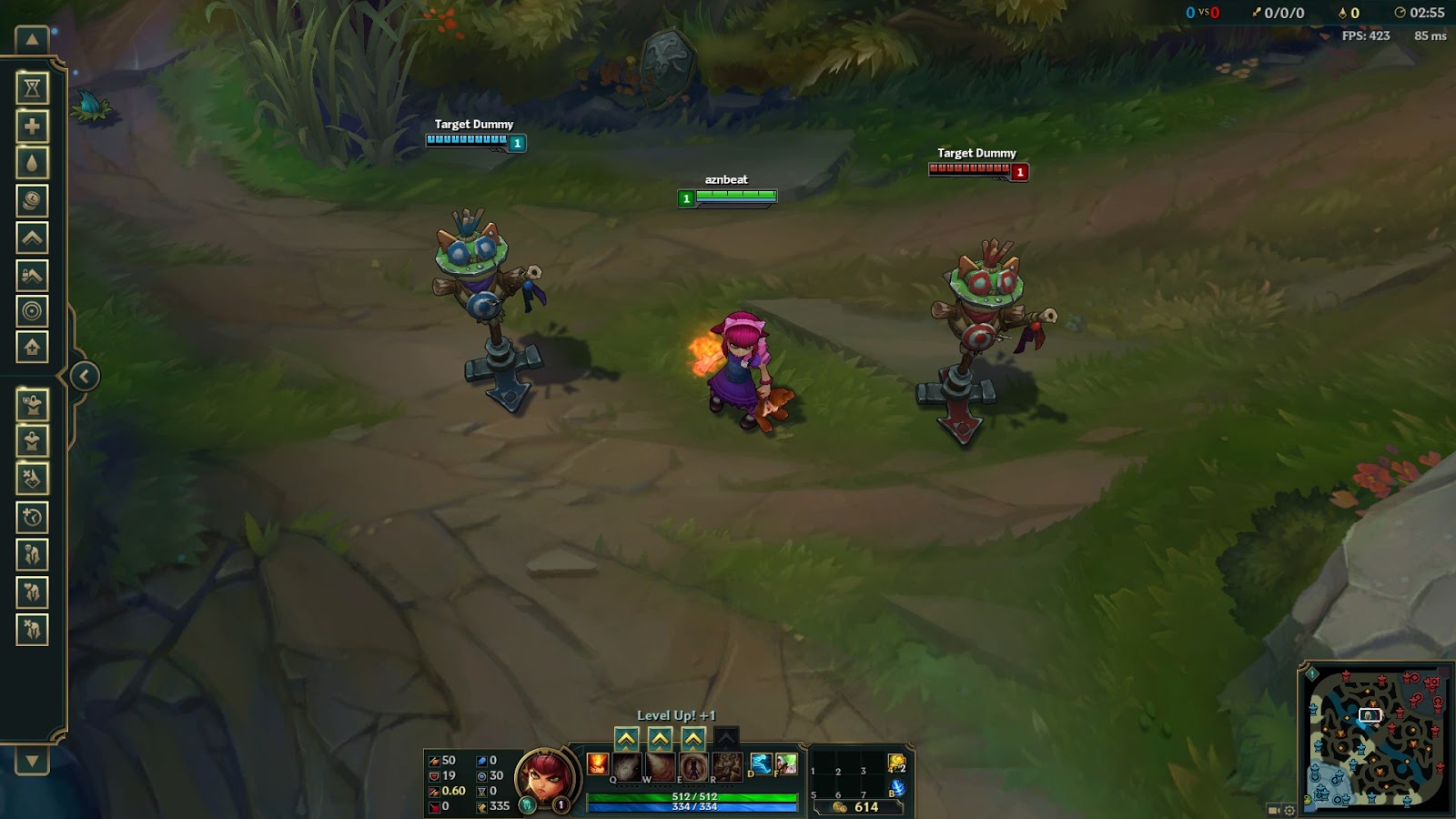Image resolution: width=1456 pixels, height=819 pixels.
Task: Toggle camera lock next to the minimap
Action: point(1272,811)
